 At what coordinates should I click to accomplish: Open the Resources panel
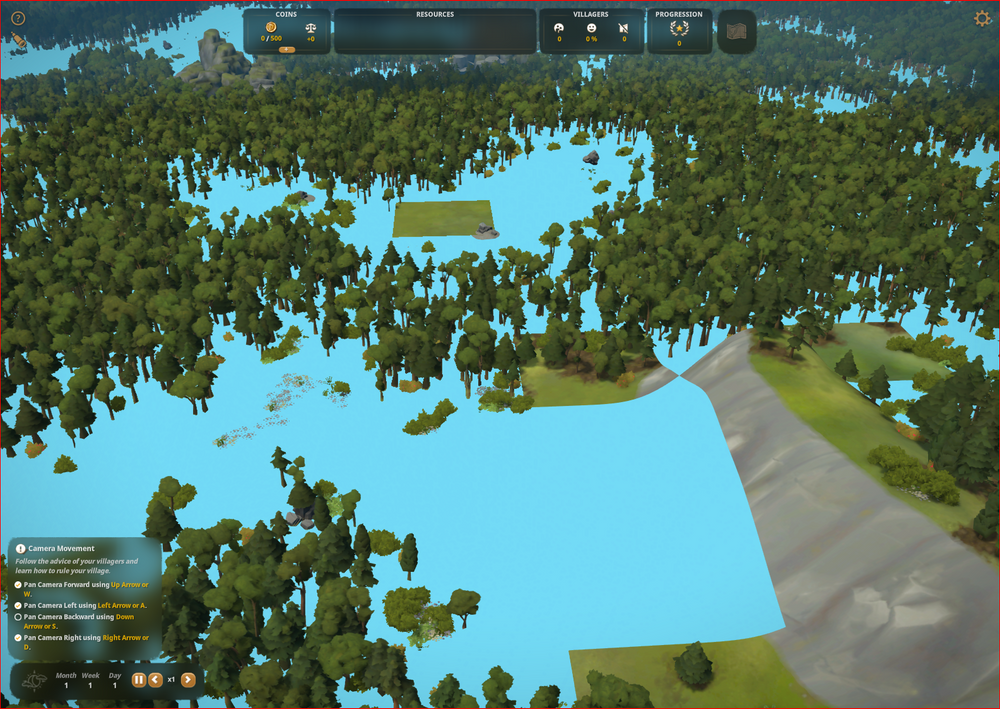click(434, 31)
